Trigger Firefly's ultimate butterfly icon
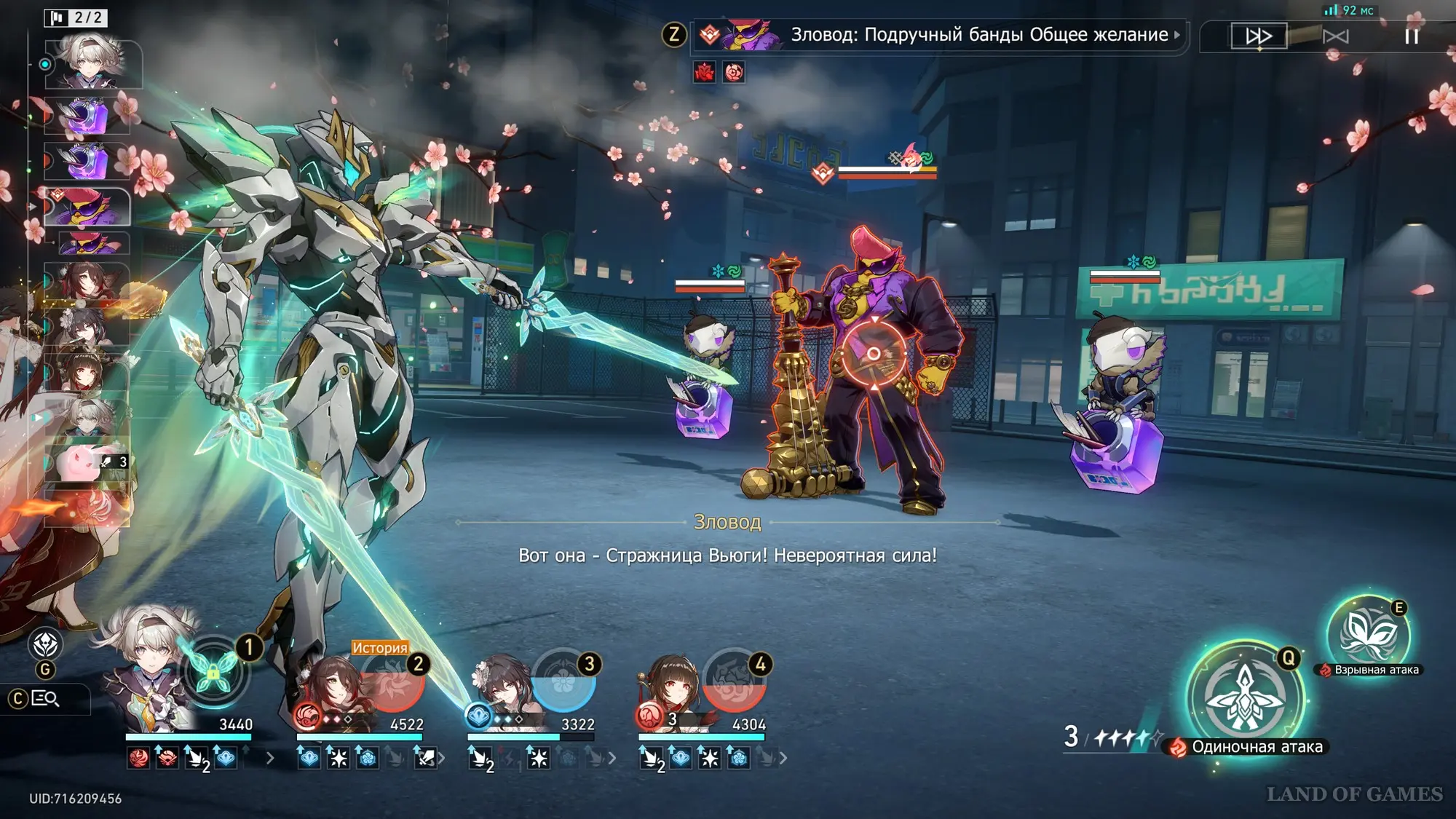 (213, 673)
